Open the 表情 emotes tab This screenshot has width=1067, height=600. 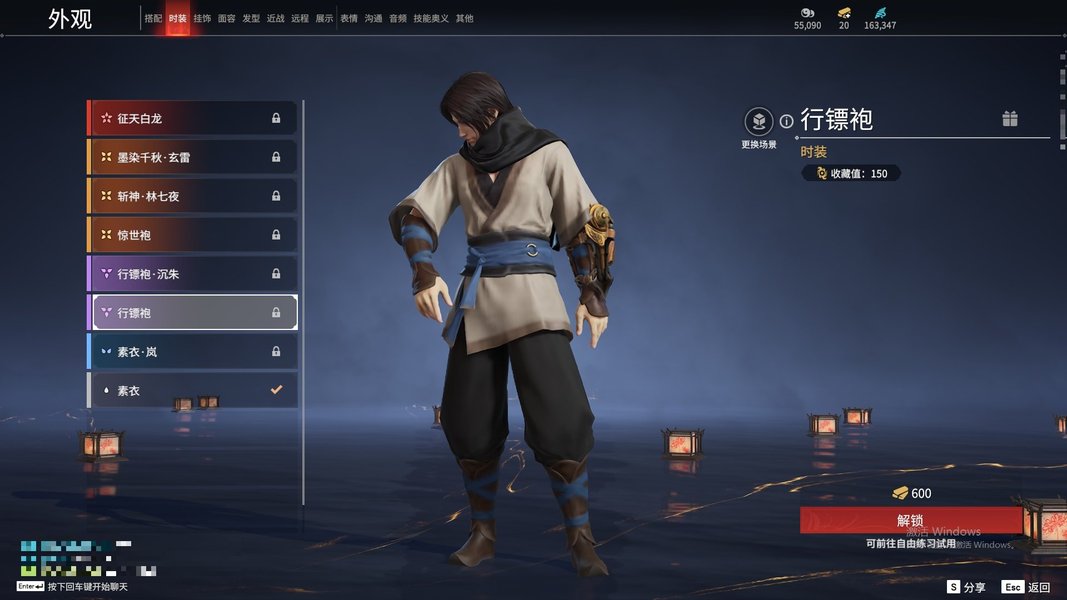[x=349, y=19]
